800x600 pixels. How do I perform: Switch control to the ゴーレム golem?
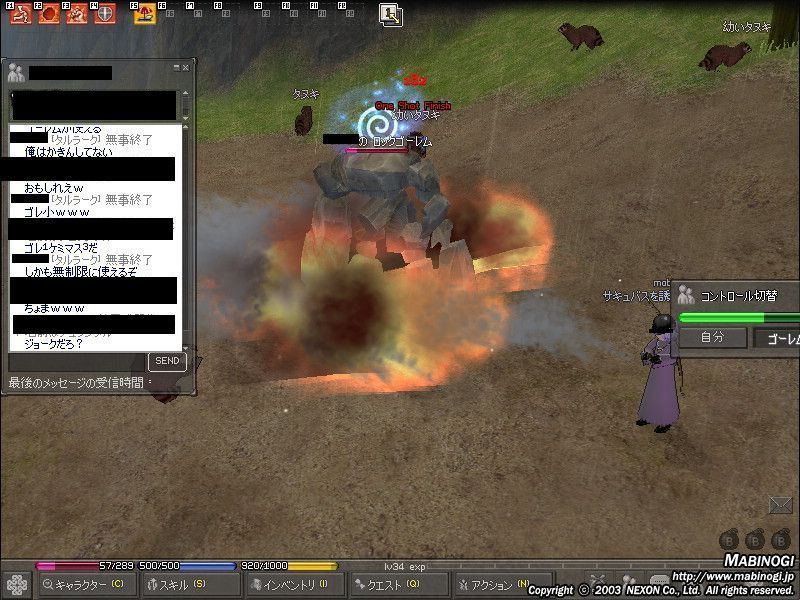pos(778,338)
